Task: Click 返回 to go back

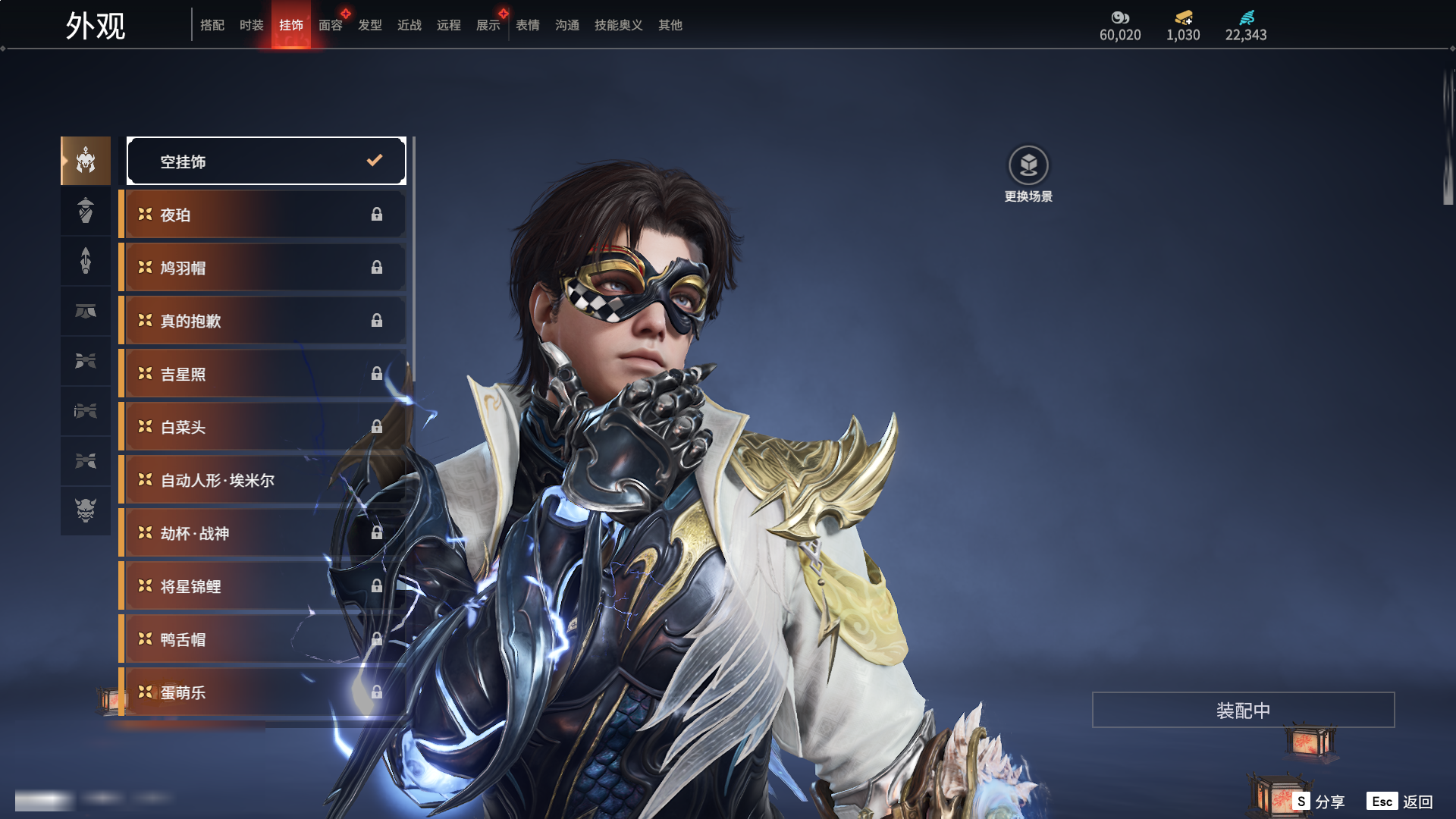Action: [1401, 802]
